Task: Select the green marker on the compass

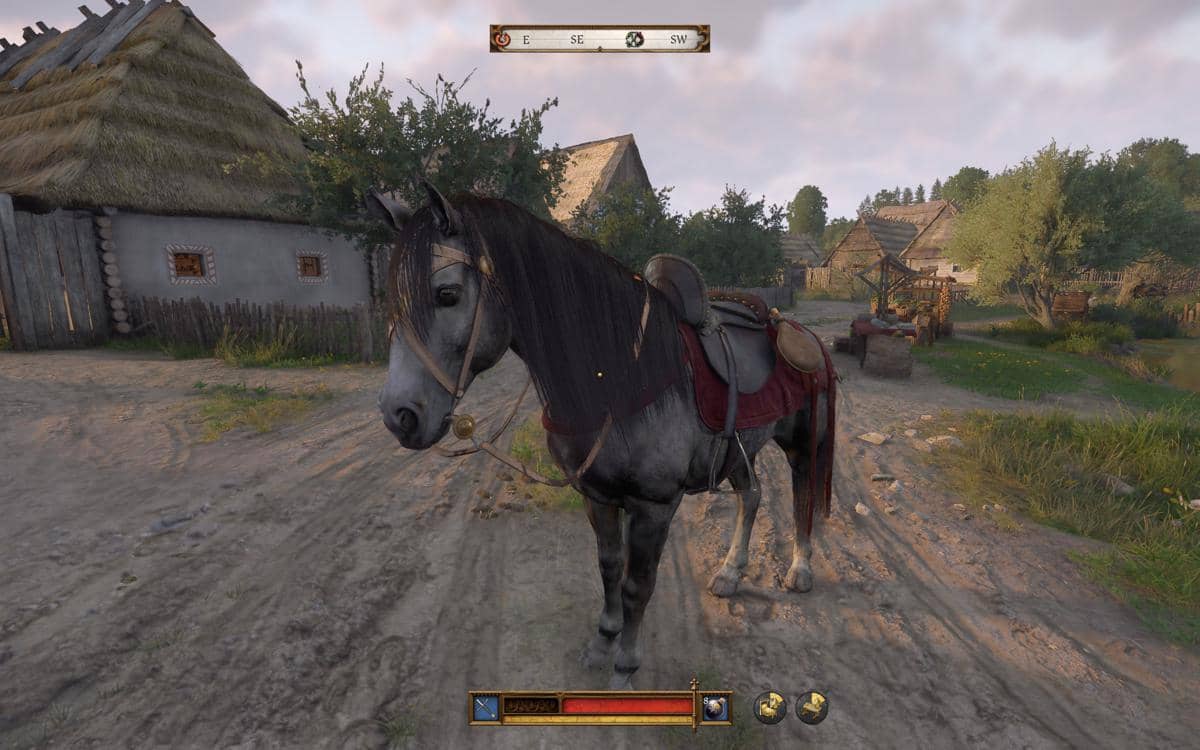Action: 634,39
